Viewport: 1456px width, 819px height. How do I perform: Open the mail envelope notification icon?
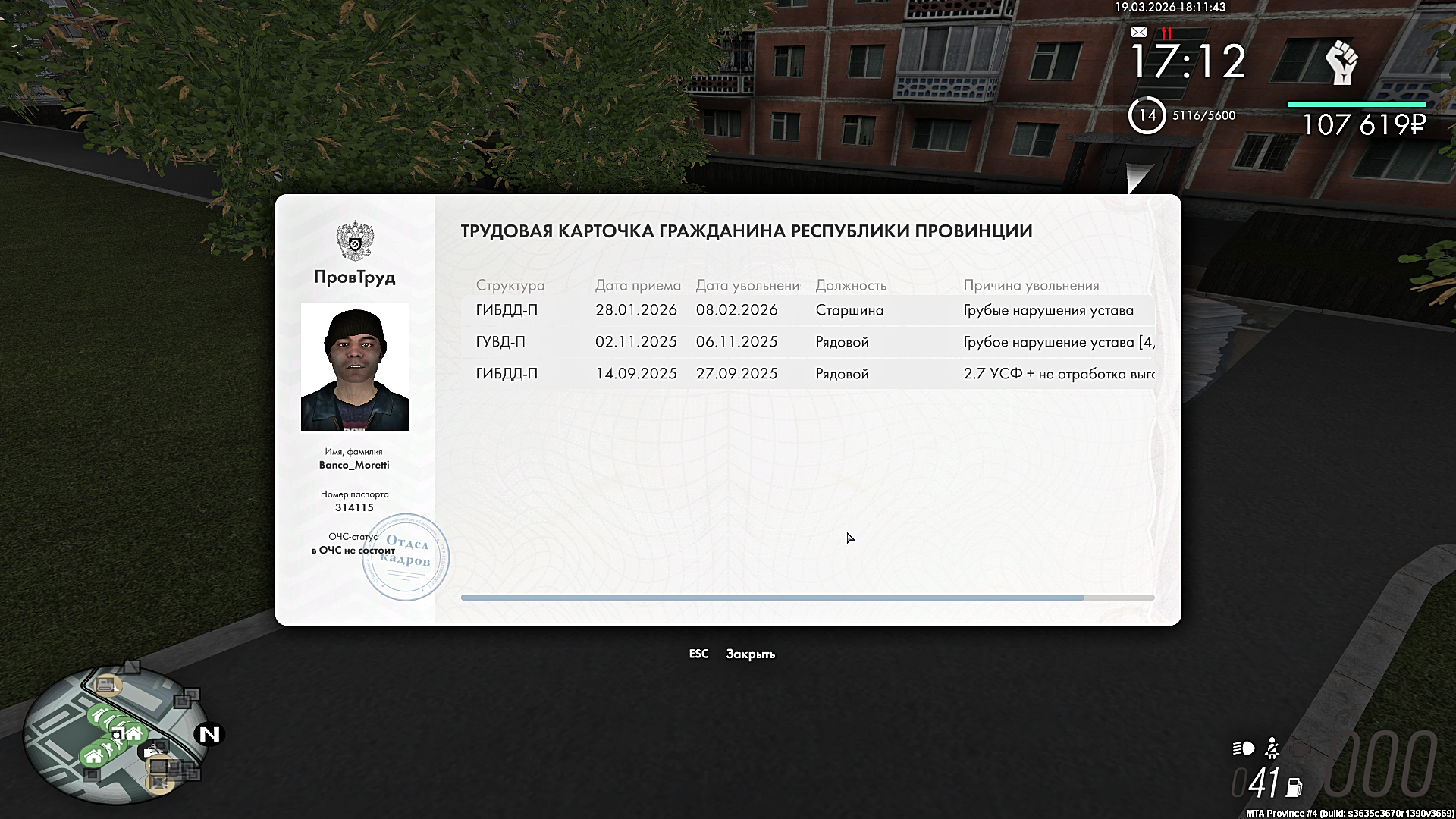pyautogui.click(x=1138, y=32)
